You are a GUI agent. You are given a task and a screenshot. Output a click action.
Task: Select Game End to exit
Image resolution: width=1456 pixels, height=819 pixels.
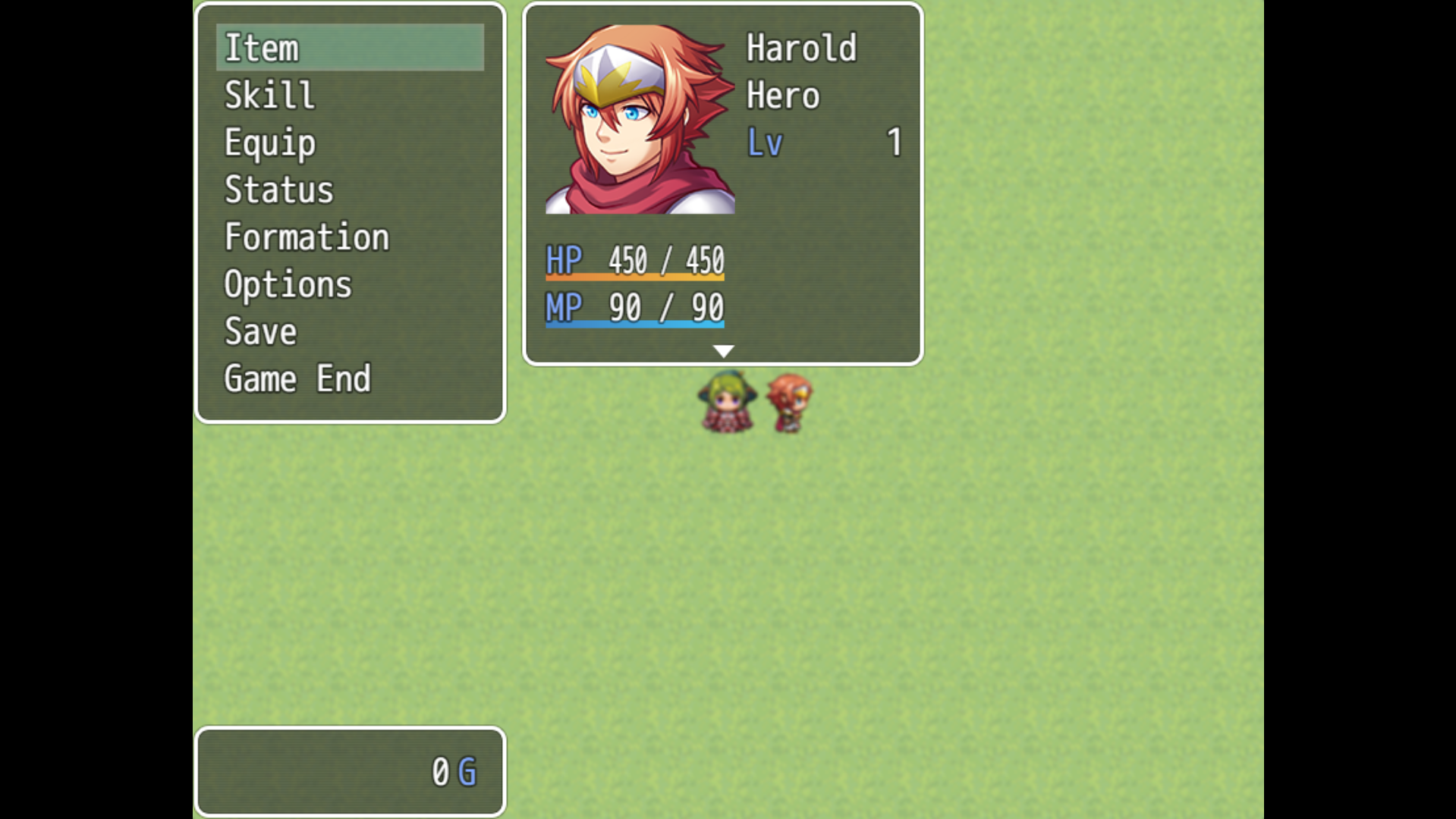[x=297, y=378]
